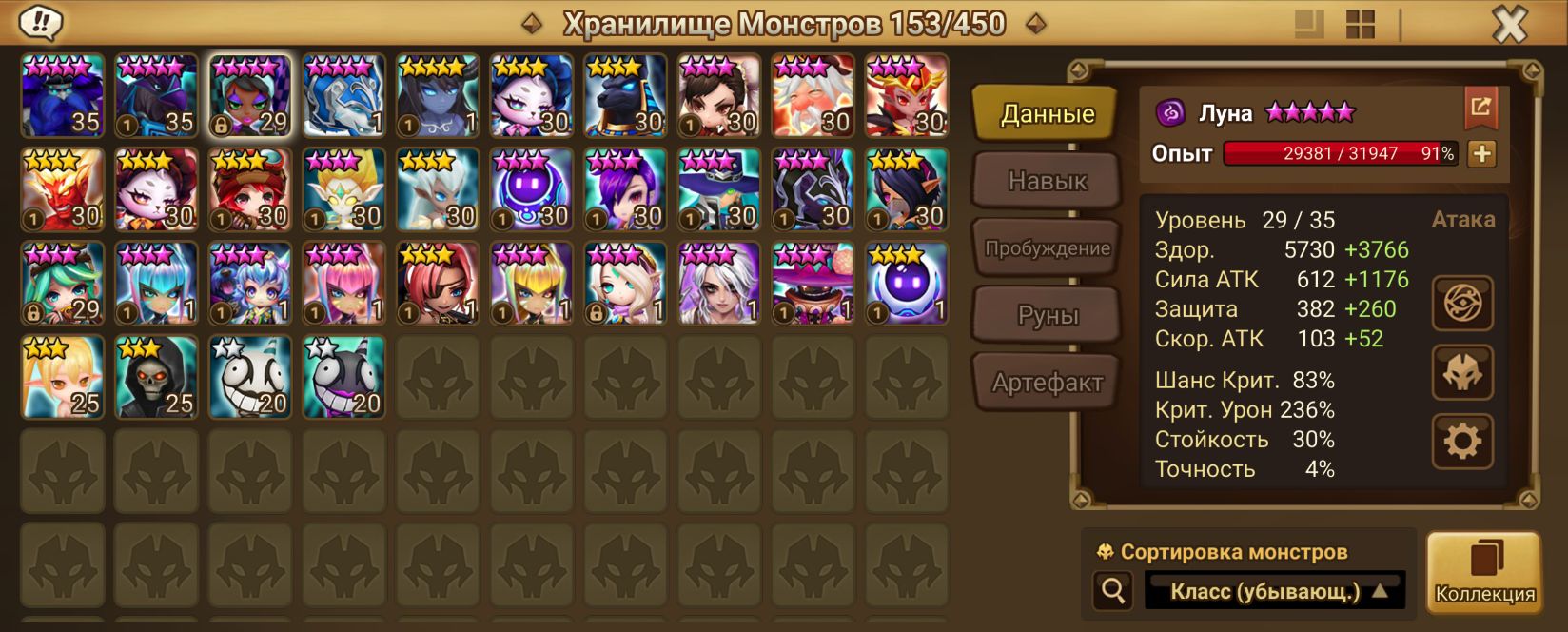Click the magnifying glass search button

point(1112,591)
